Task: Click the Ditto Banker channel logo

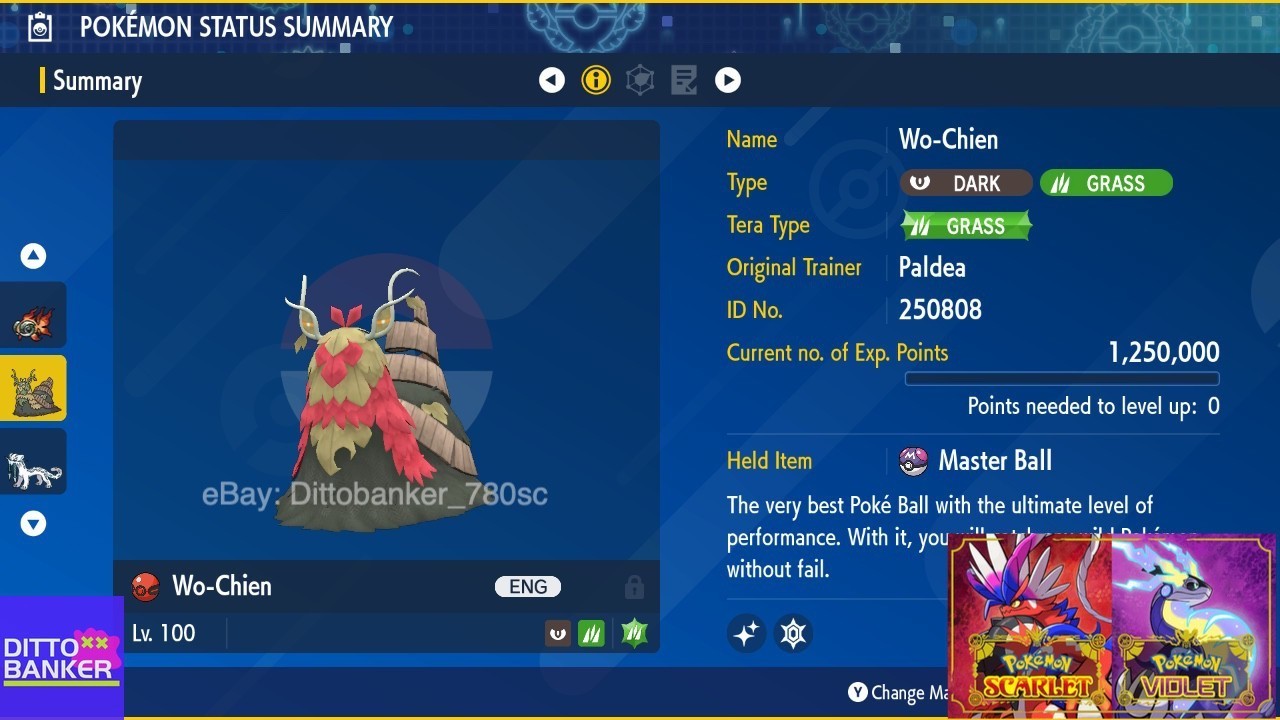Action: [61, 657]
